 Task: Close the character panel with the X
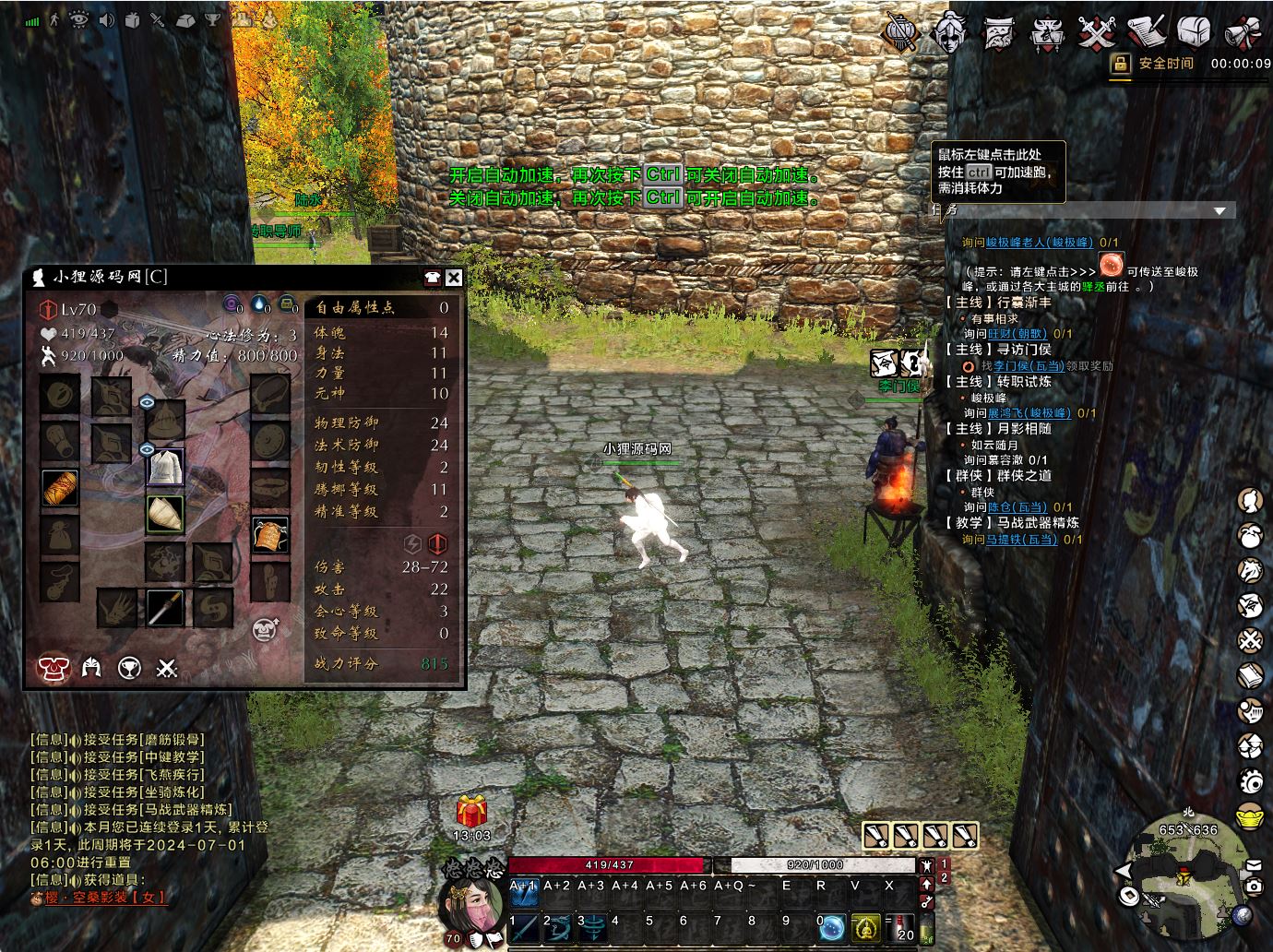[454, 278]
